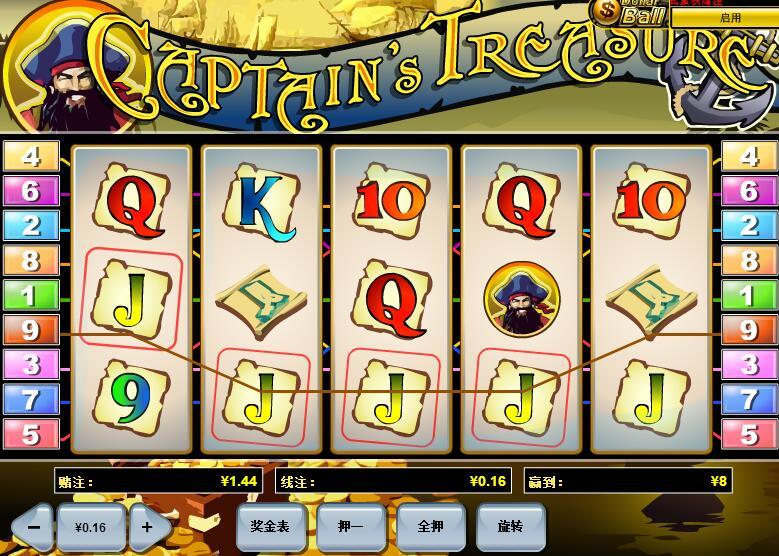Decrease the line bet with the minus button

(x=33, y=525)
